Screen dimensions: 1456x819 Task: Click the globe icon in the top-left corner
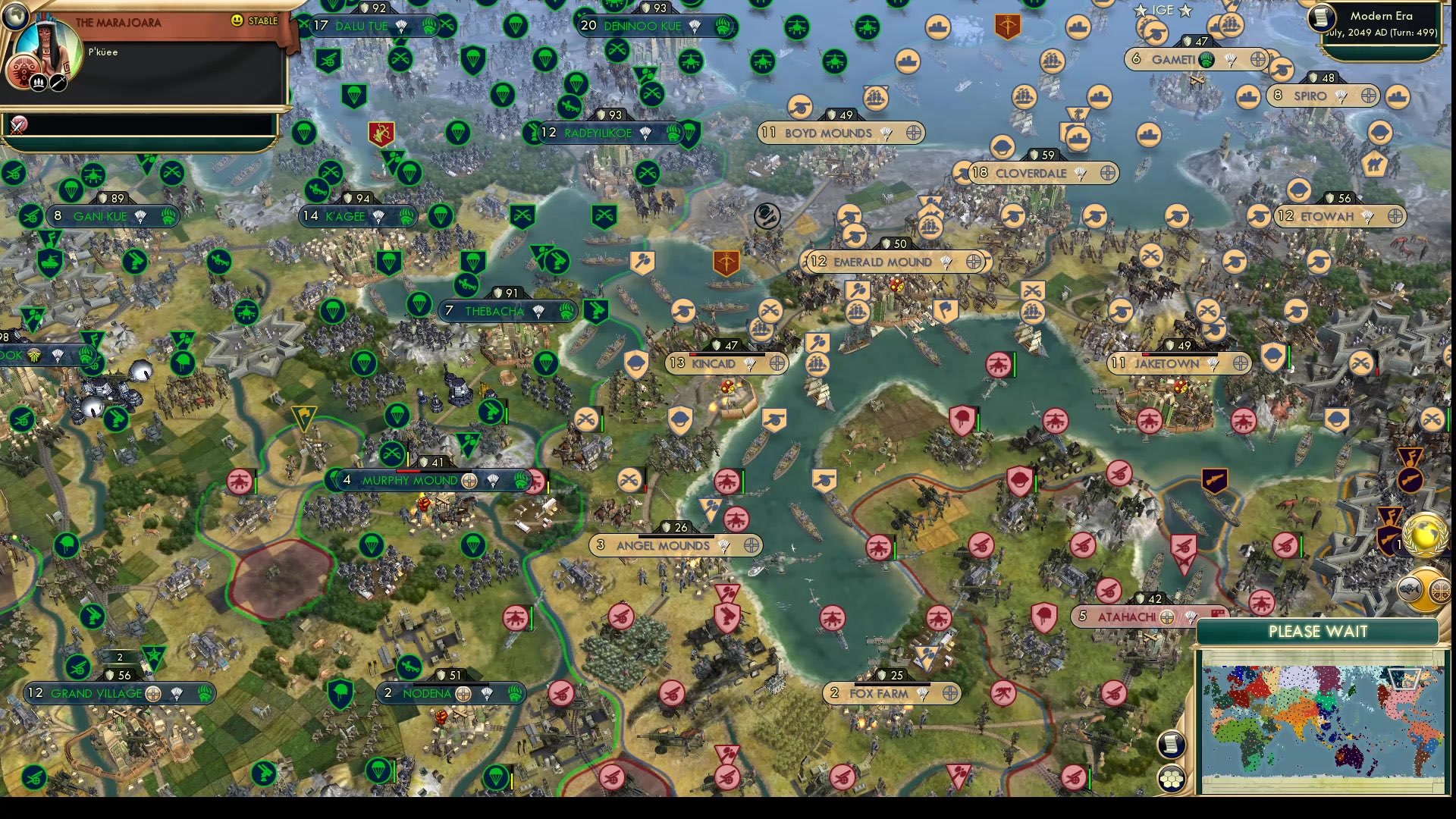(15, 17)
